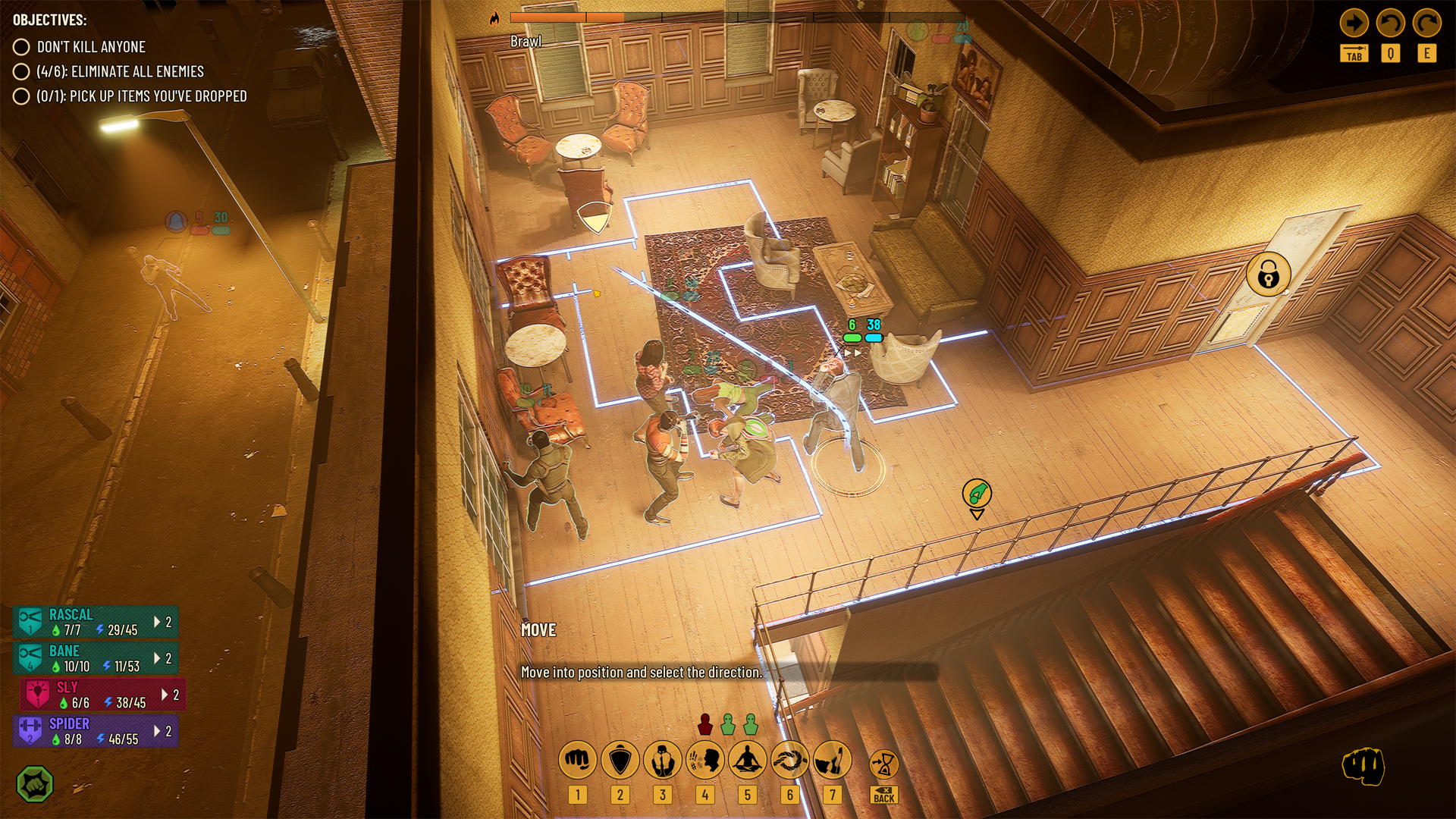Activate the hand-with-knife ability
The width and height of the screenshot is (1456, 819).
pyautogui.click(x=832, y=760)
